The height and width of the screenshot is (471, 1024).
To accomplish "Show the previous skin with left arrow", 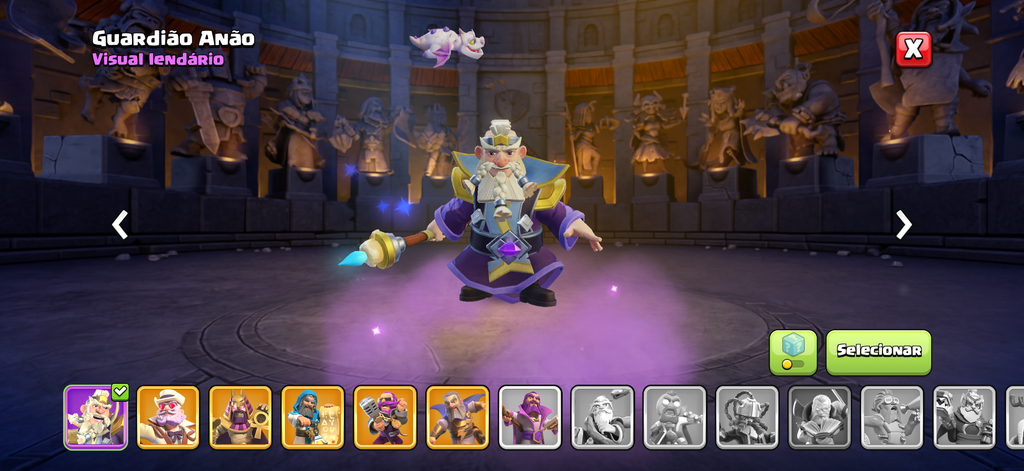I will (x=120, y=224).
